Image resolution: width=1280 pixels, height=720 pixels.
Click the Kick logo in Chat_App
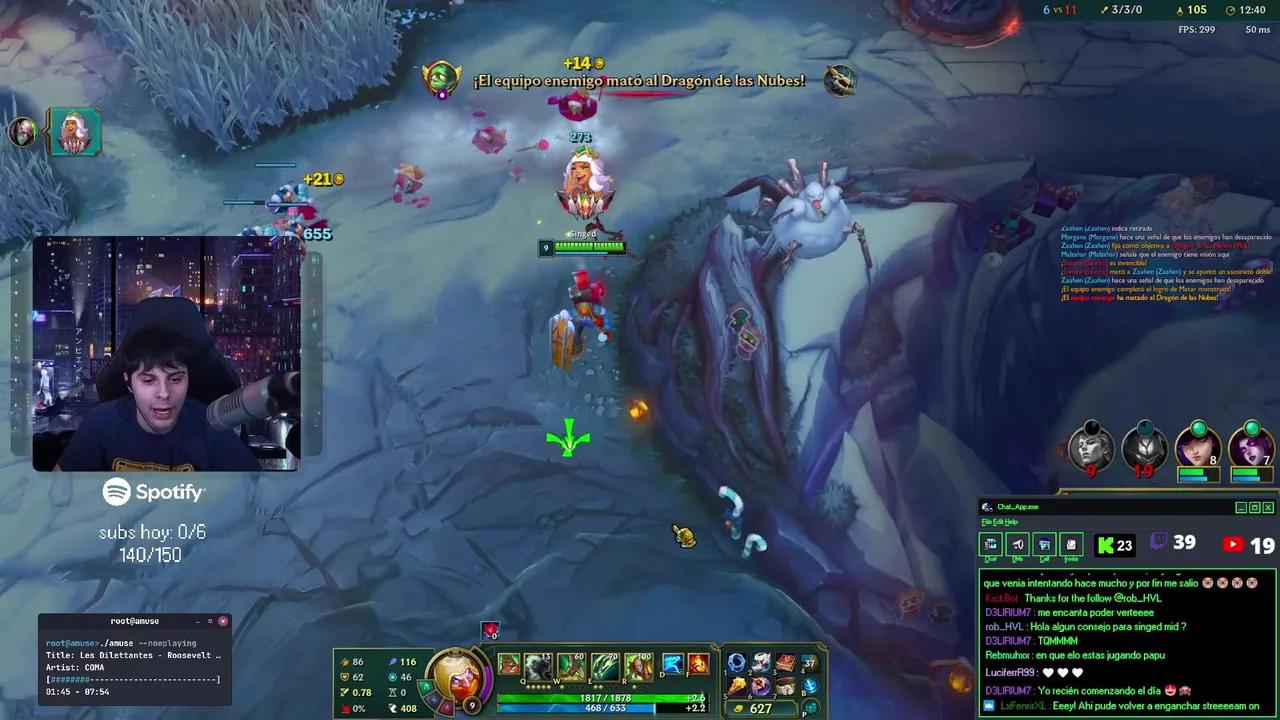pos(1106,544)
